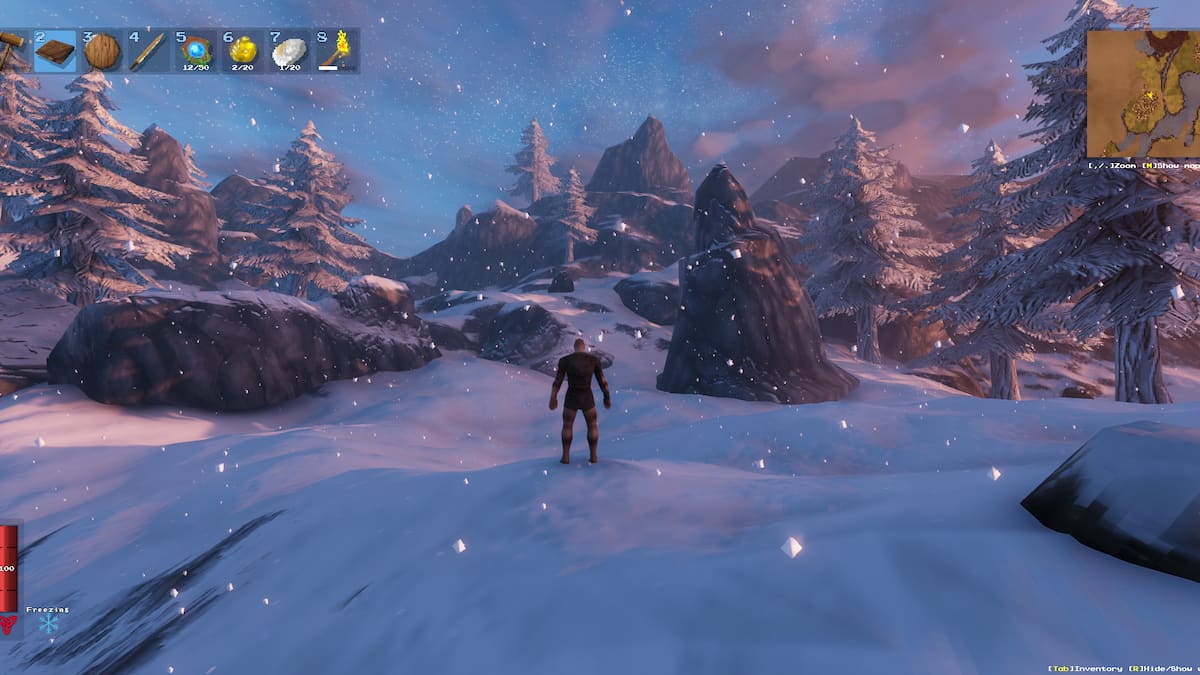Choose the wooden club in slot 4
The image size is (1200, 675).
point(148,51)
